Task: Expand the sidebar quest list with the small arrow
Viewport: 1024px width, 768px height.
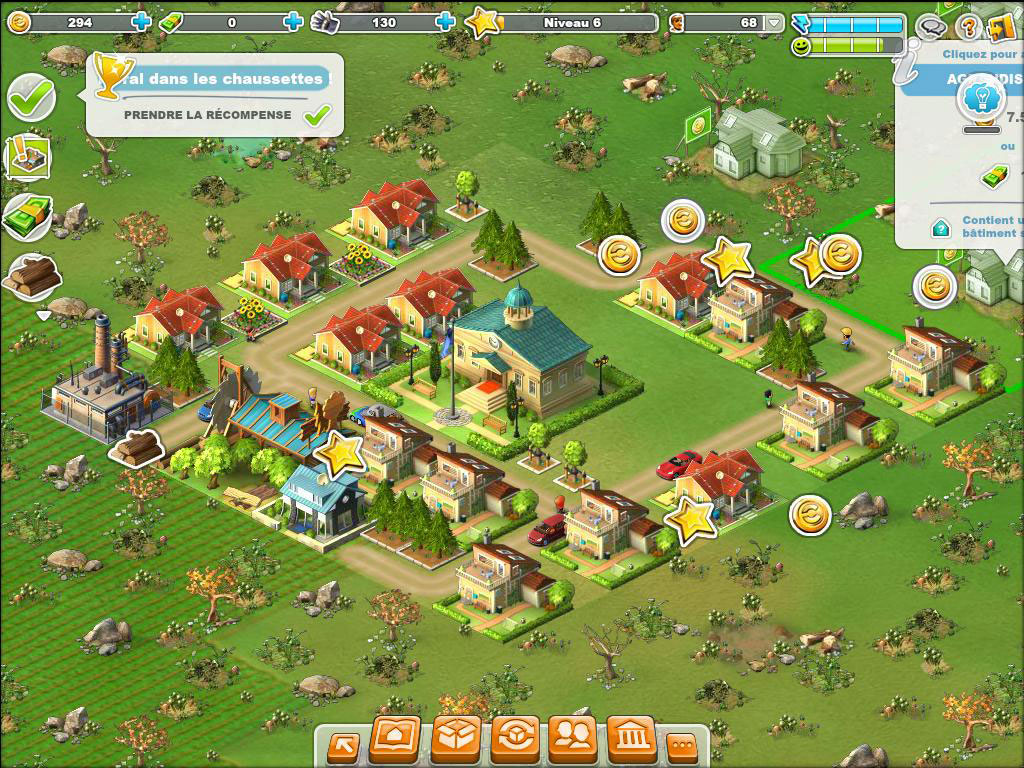Action: pyautogui.click(x=43, y=316)
